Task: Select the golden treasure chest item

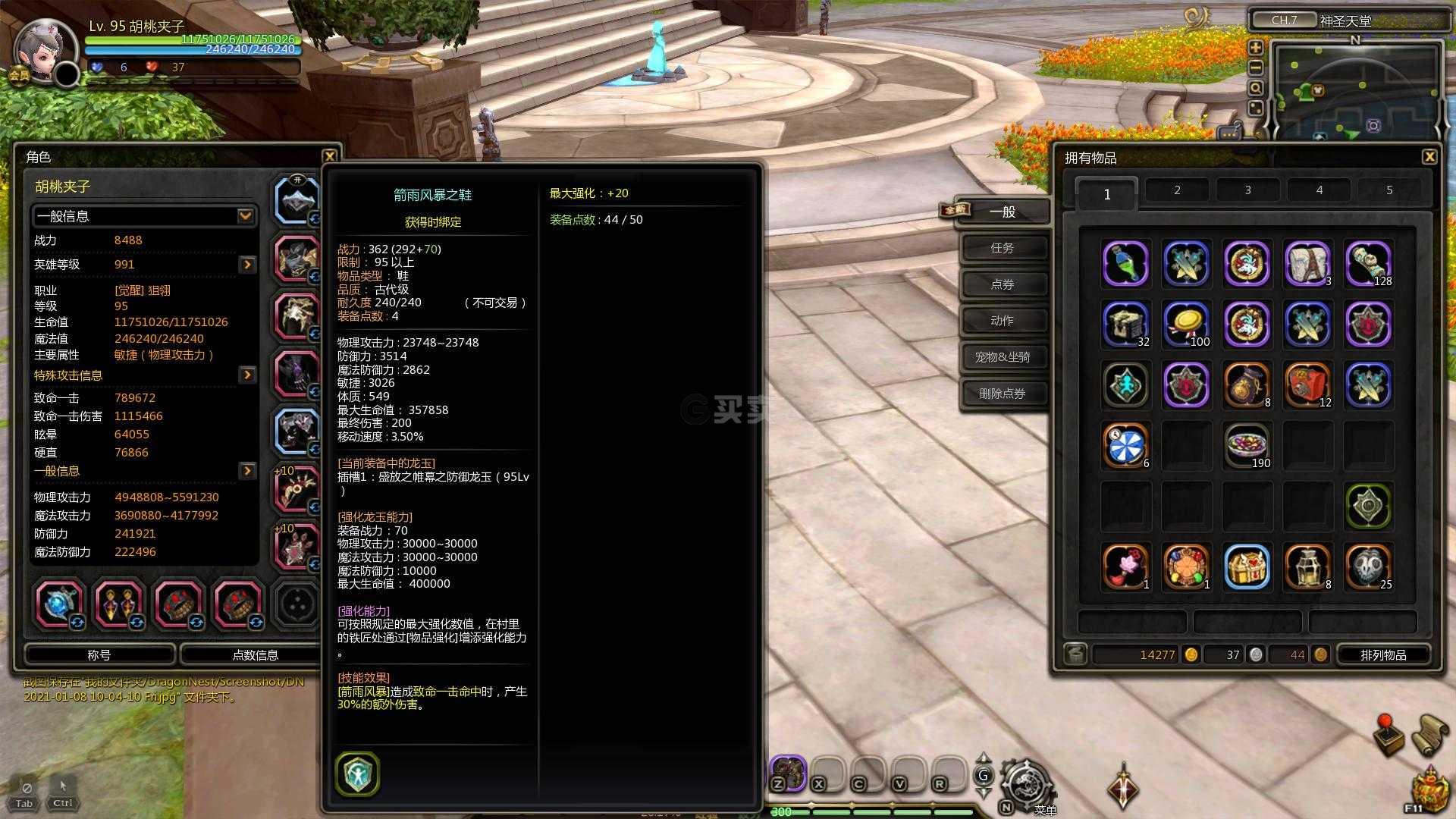Action: [1247, 567]
